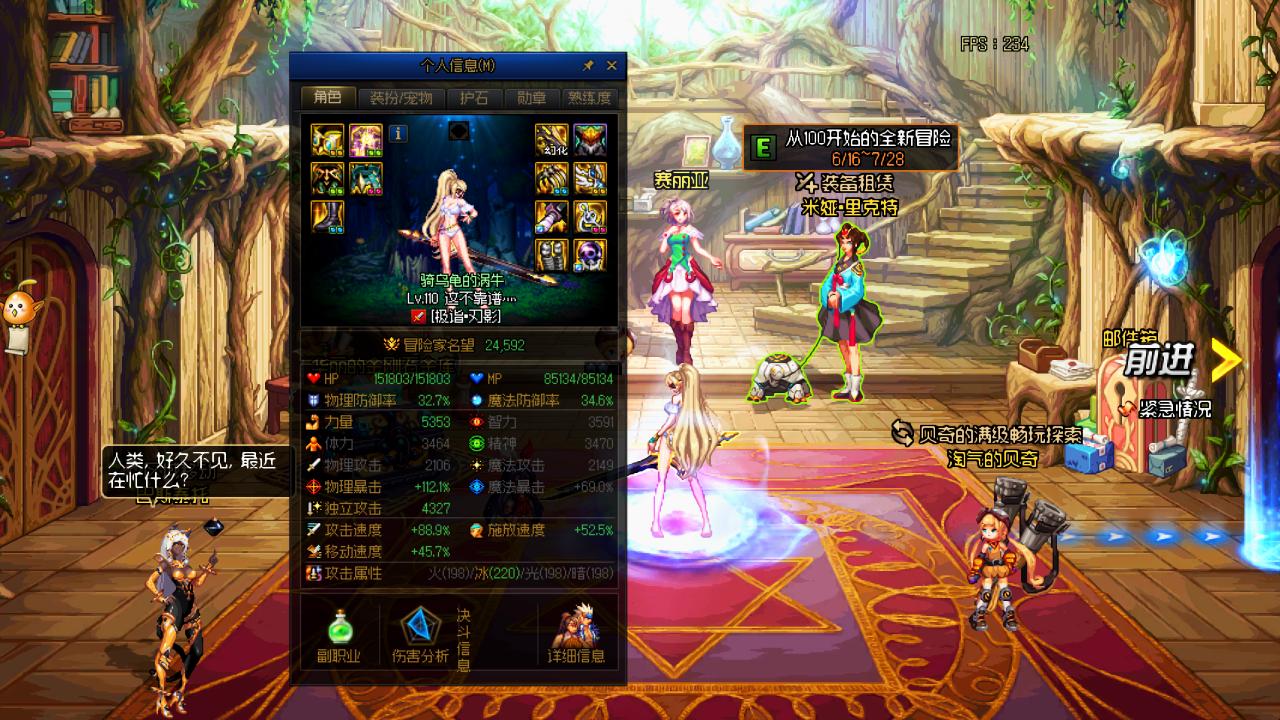Click the 前进 arrow button
The height and width of the screenshot is (720, 1280).
click(1226, 360)
